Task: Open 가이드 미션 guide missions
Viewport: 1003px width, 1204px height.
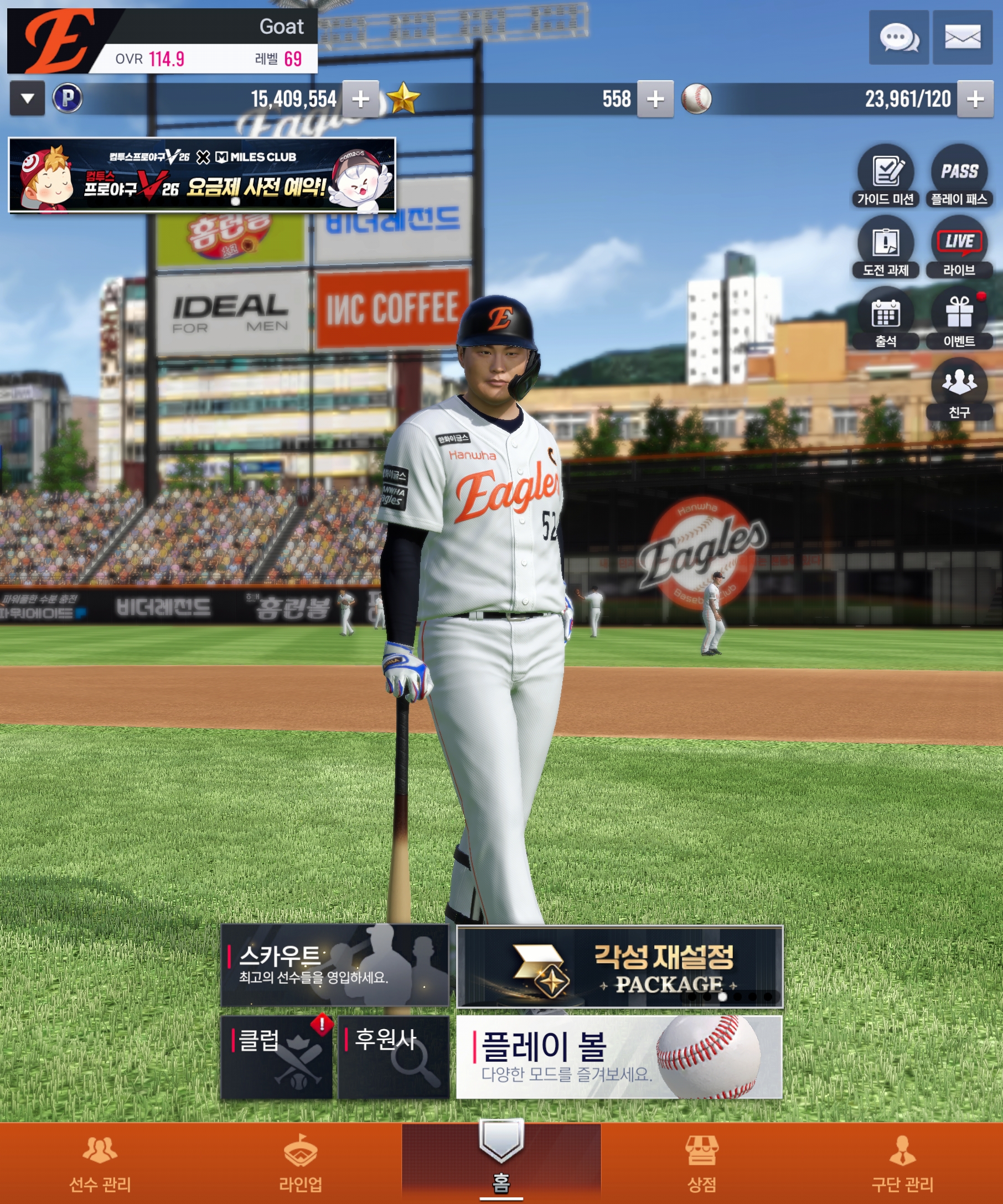Action: click(885, 175)
